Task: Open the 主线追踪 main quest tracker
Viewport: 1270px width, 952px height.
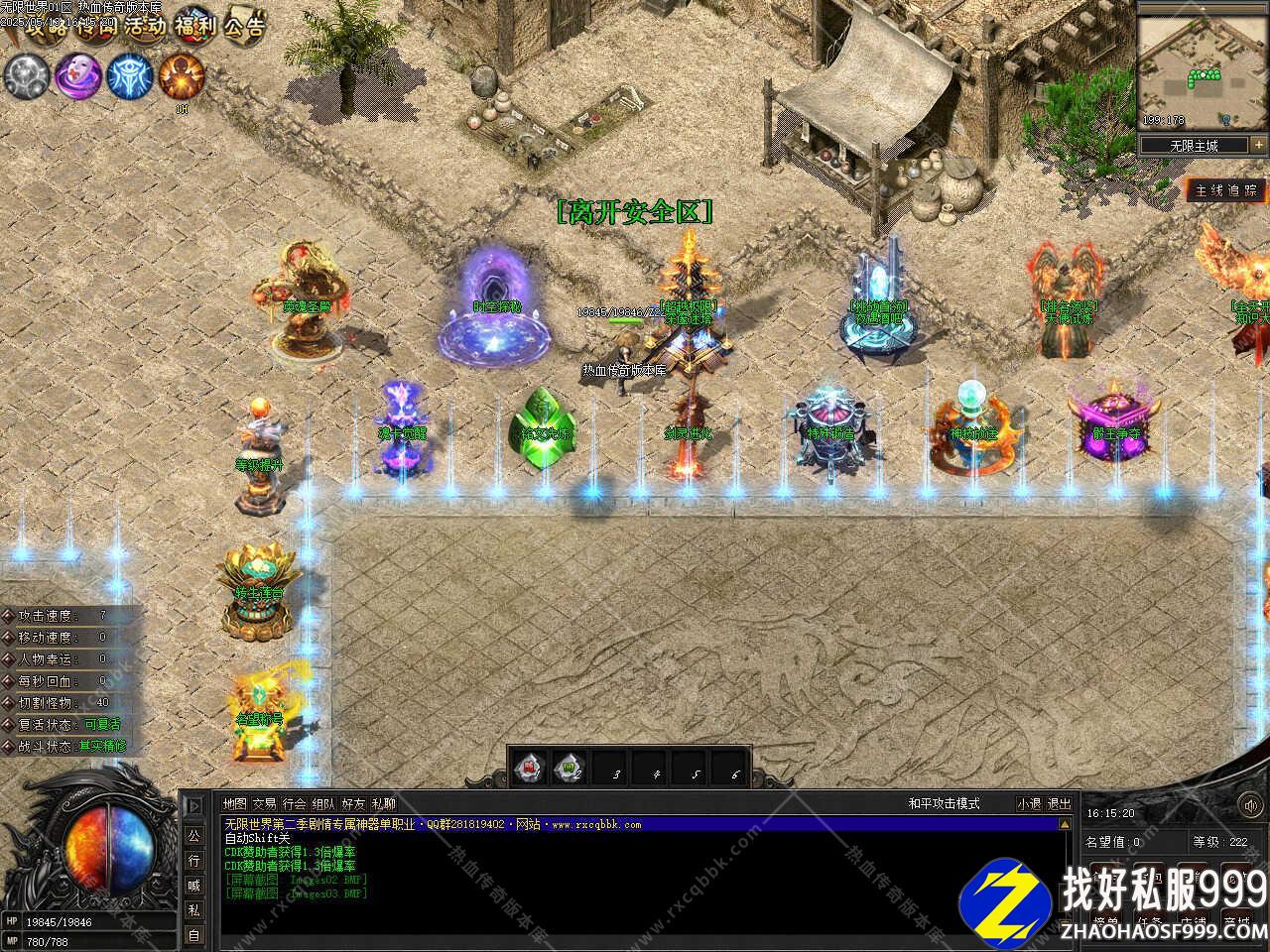Action: [x=1226, y=189]
